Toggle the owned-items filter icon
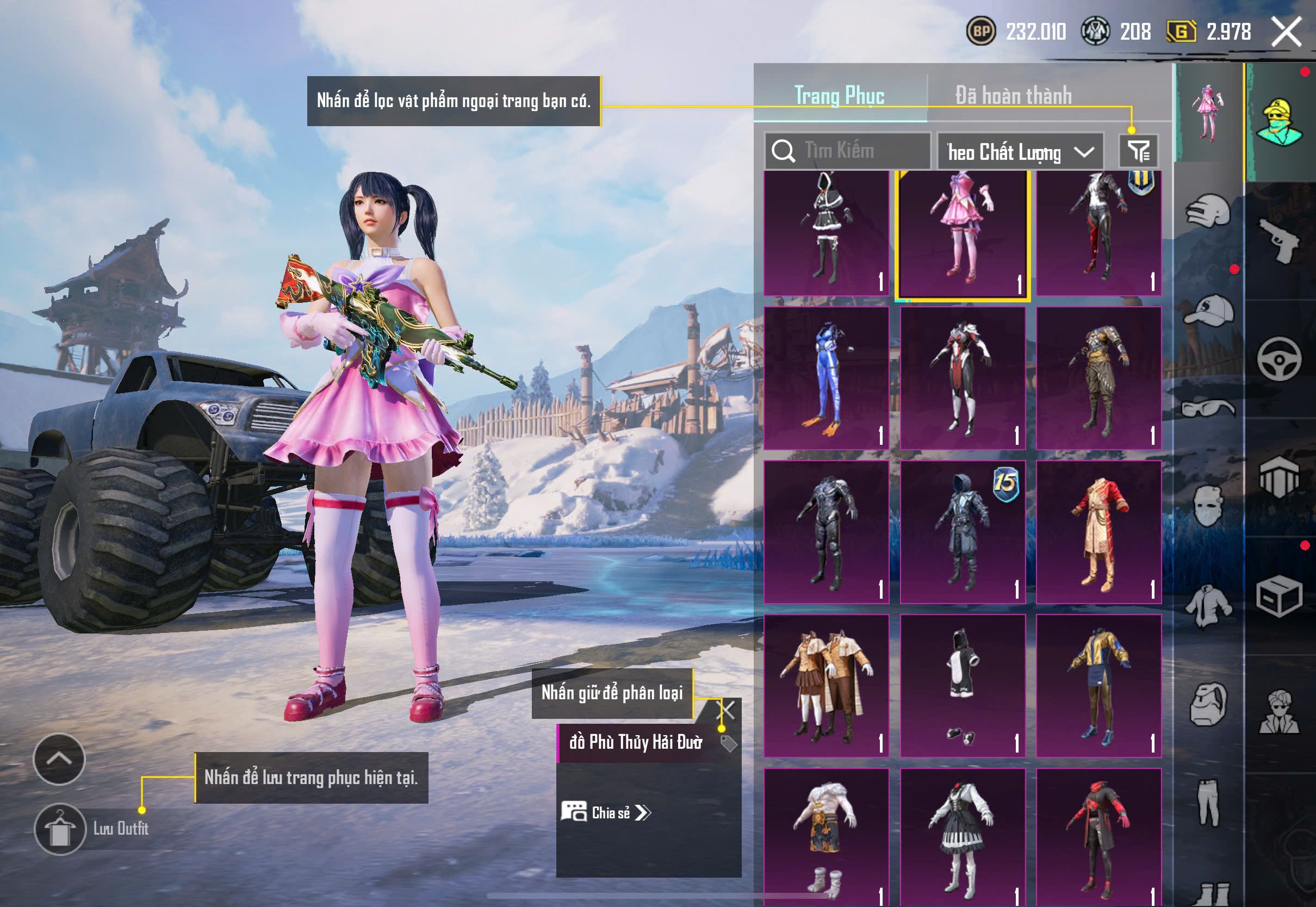The width and height of the screenshot is (1316, 907). pyautogui.click(x=1138, y=151)
